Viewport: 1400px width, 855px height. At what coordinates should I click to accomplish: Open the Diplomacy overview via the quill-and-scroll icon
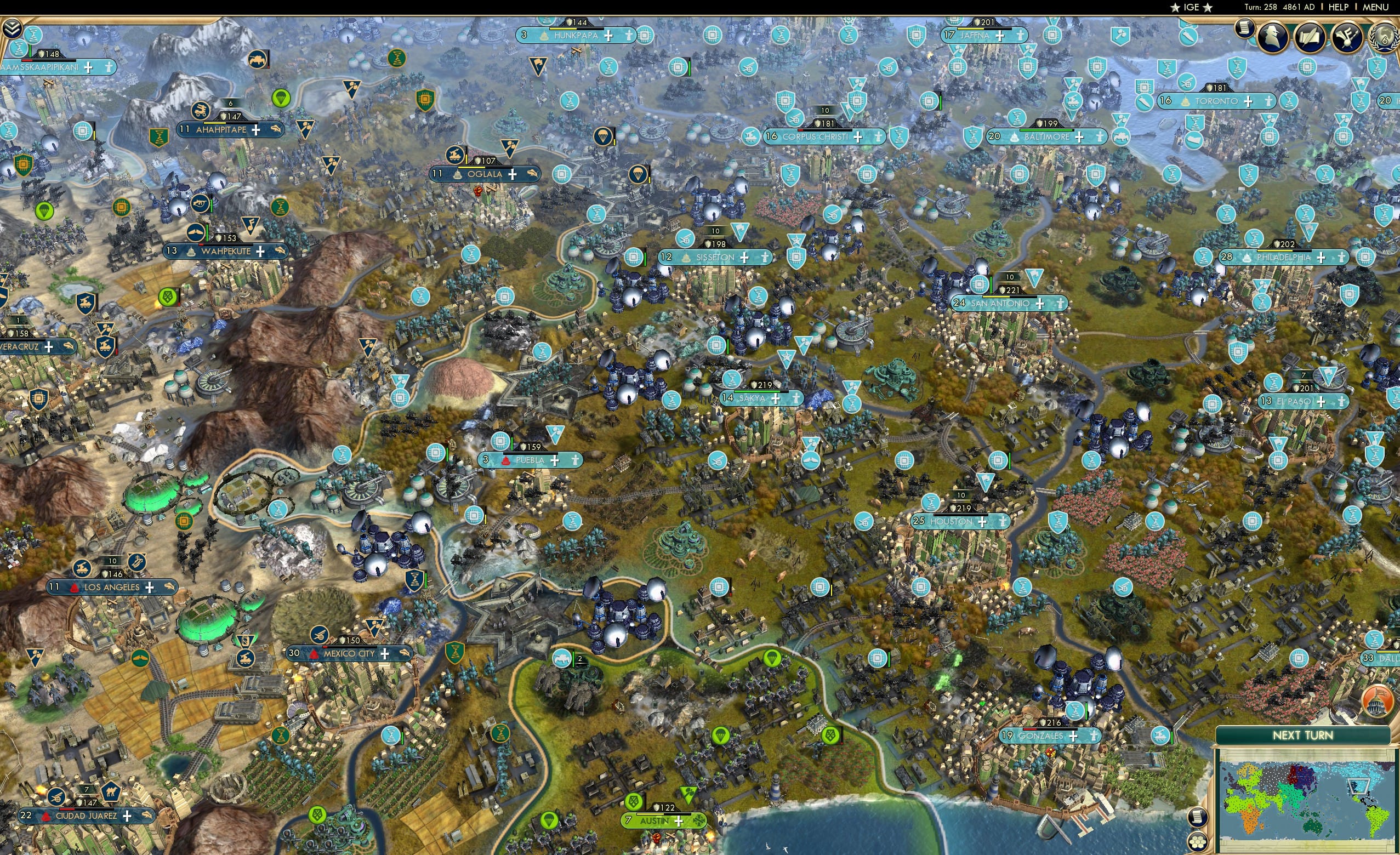[x=1311, y=38]
